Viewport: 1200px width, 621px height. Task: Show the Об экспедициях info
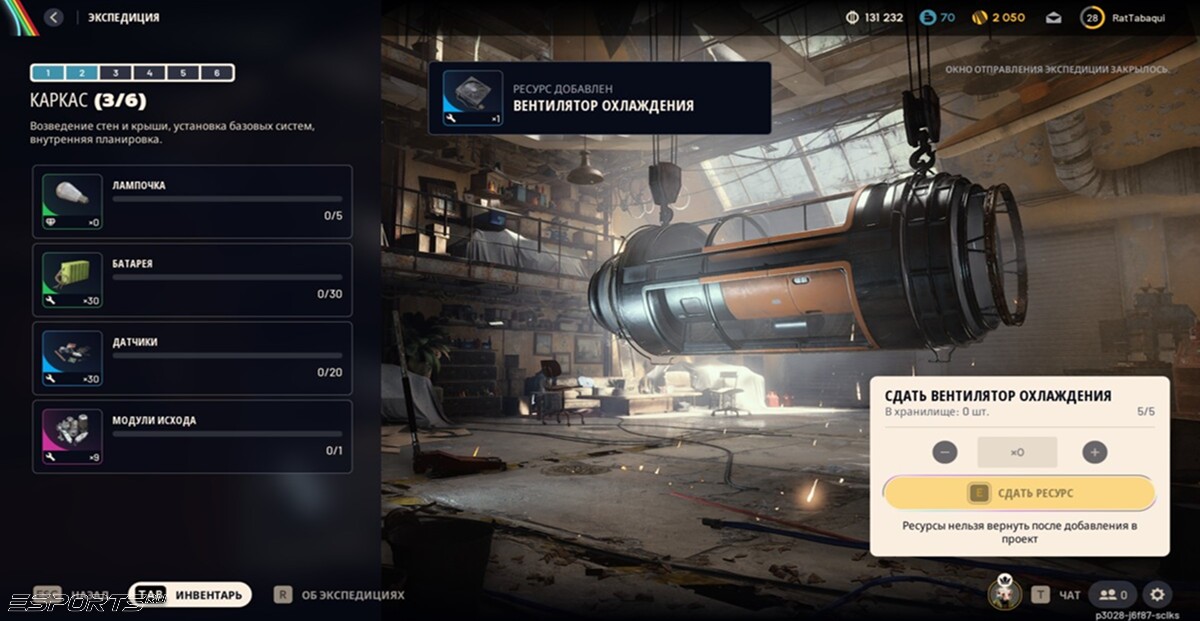340,595
